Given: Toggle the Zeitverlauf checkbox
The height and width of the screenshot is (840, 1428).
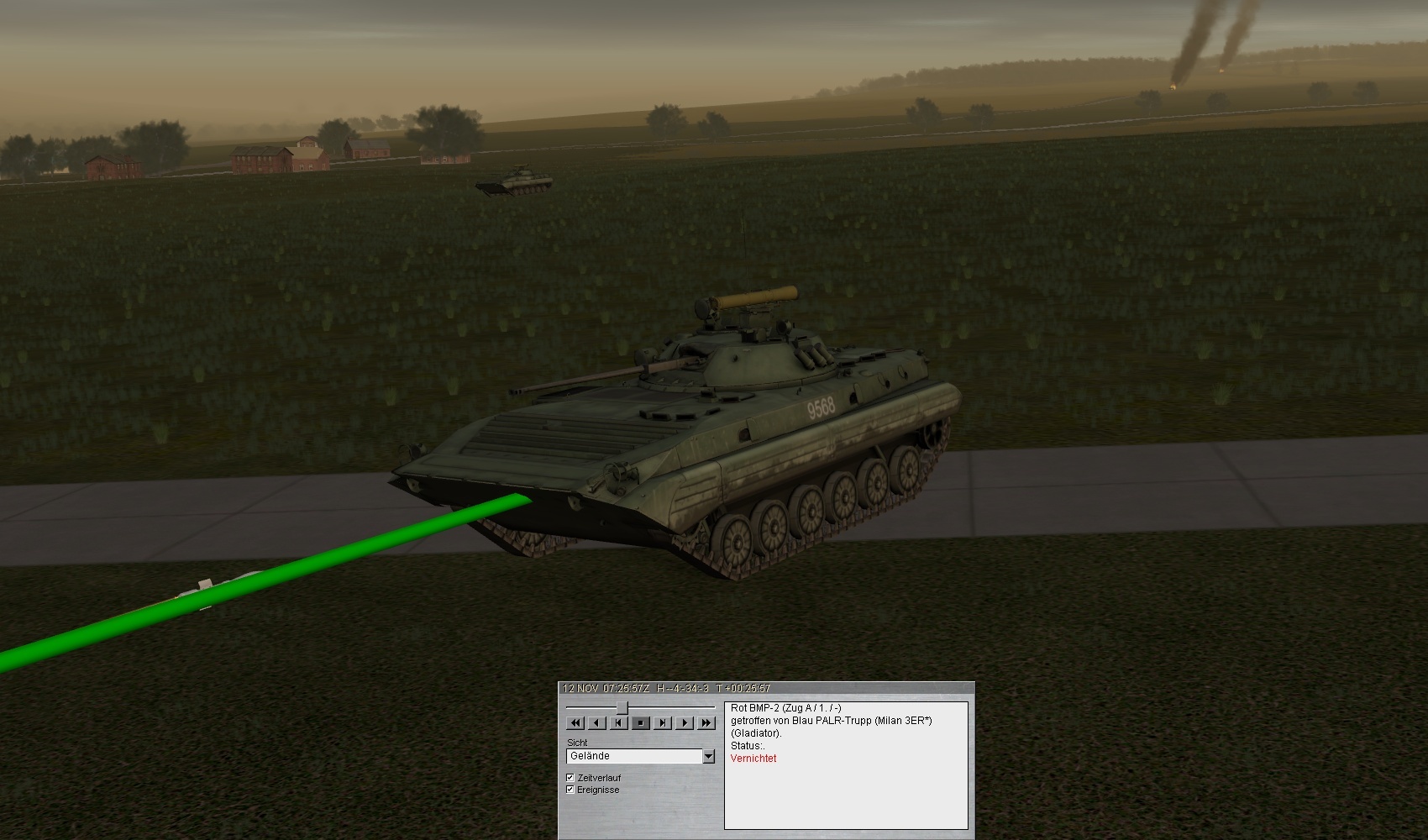Looking at the screenshot, I should pos(570,778).
